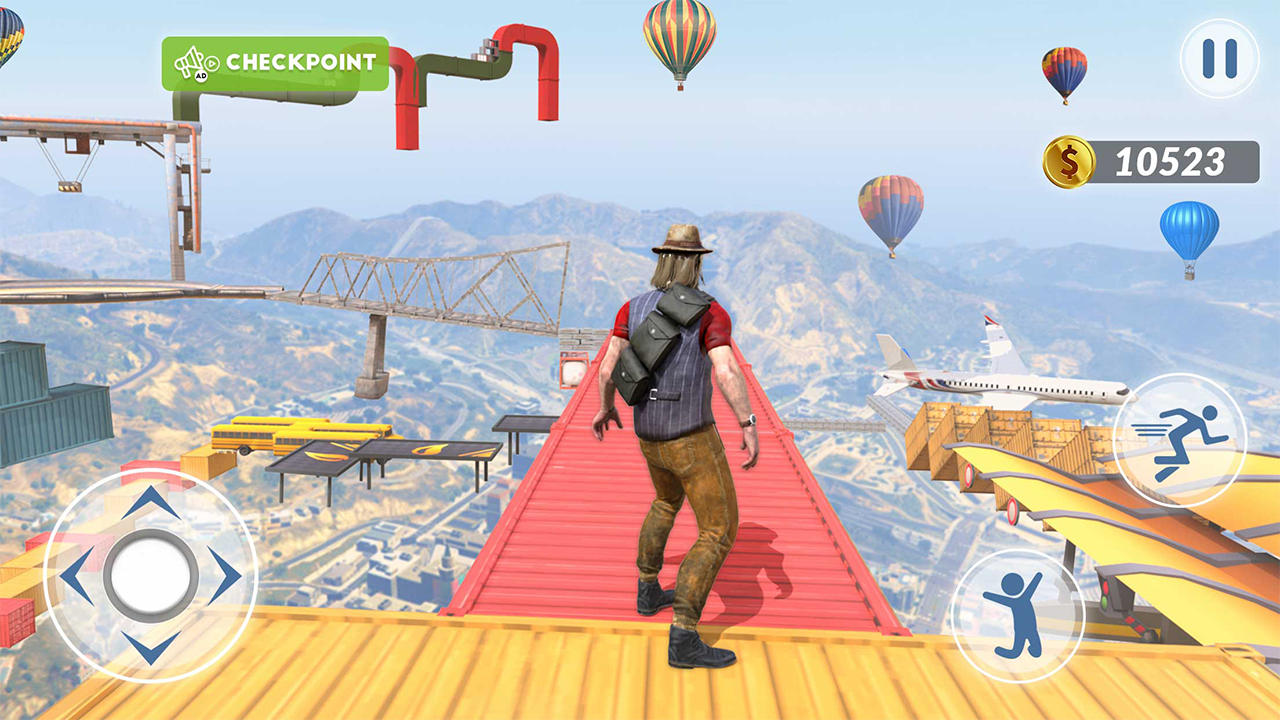Click the play circle icon beside the megaphone

pyautogui.click(x=212, y=62)
